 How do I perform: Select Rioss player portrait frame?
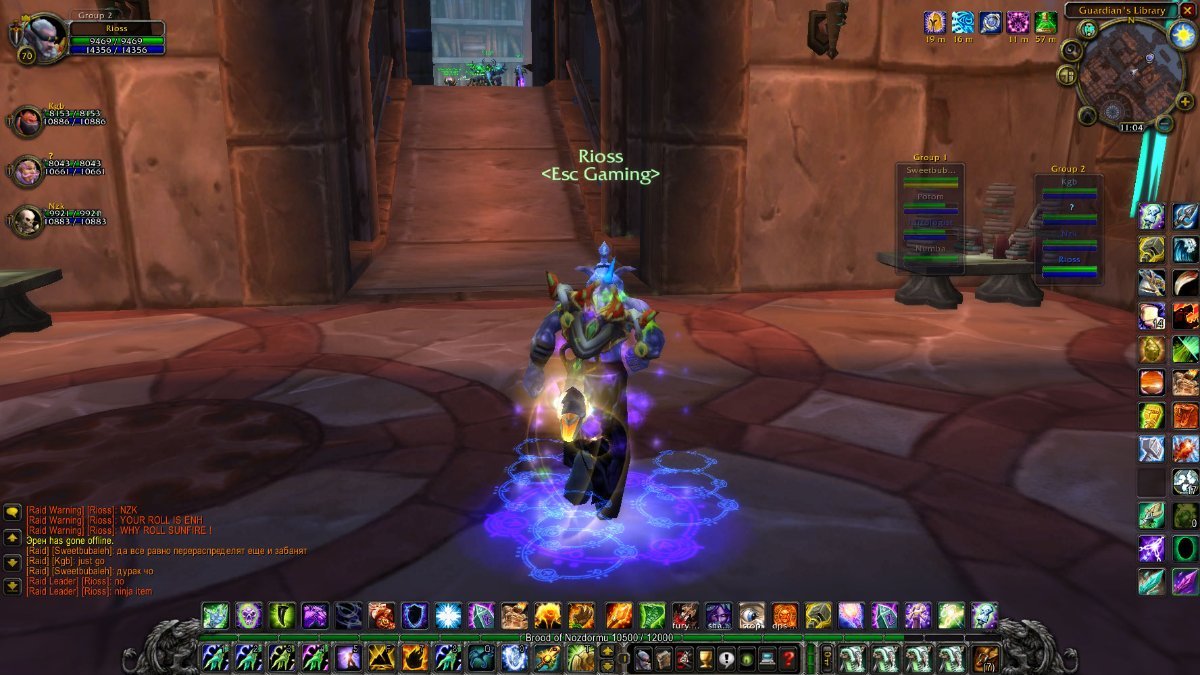45,38
